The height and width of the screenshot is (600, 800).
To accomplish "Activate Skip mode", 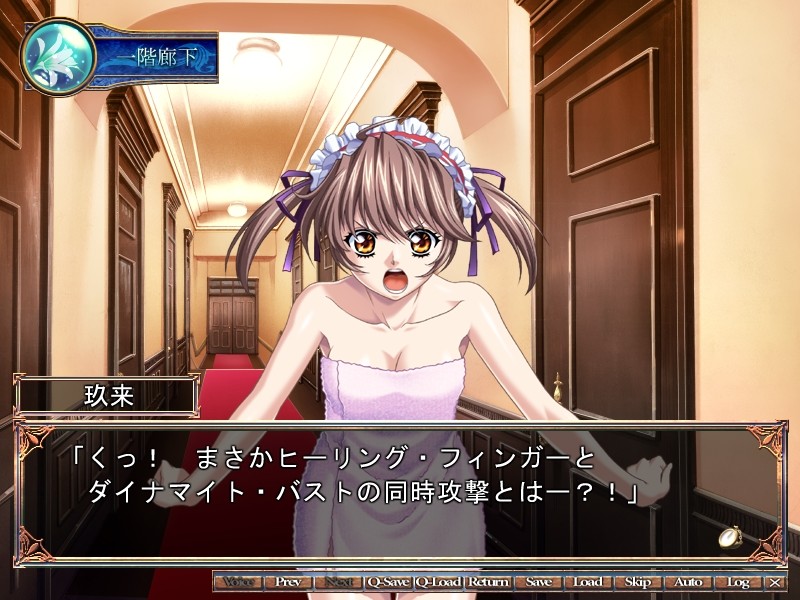I will coord(638,581).
